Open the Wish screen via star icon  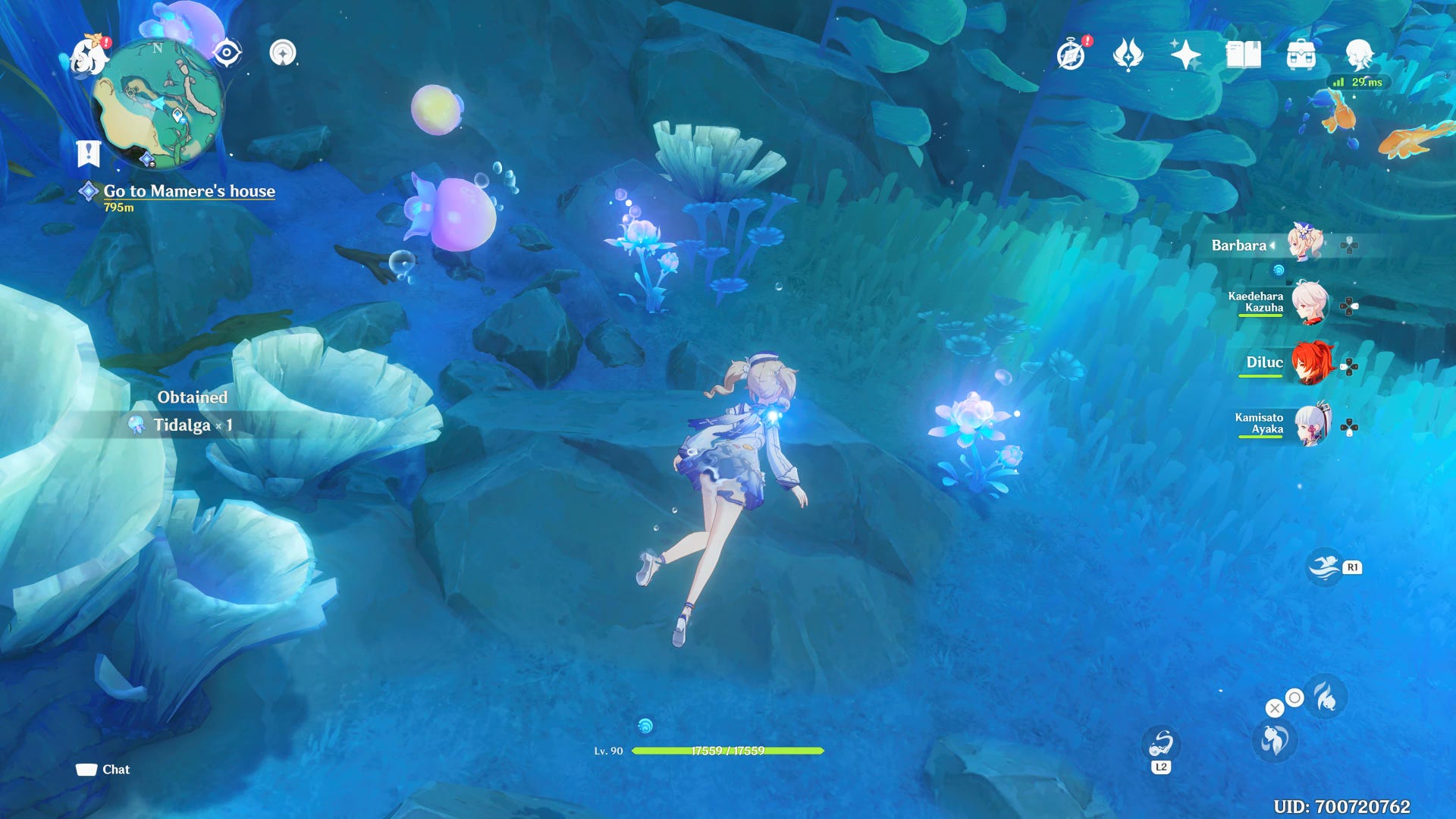(x=1187, y=55)
